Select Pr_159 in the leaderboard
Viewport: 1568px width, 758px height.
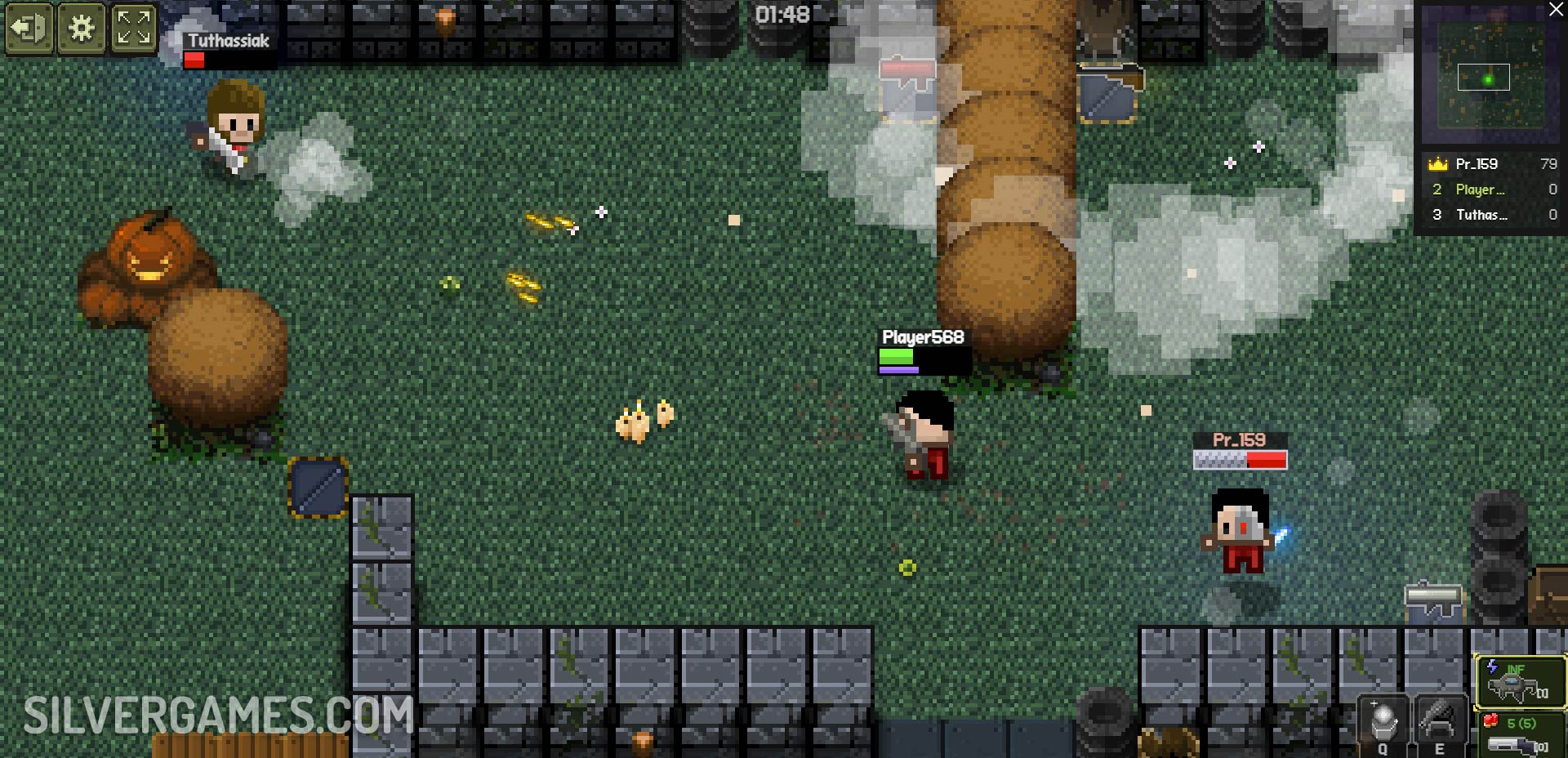coord(1491,164)
